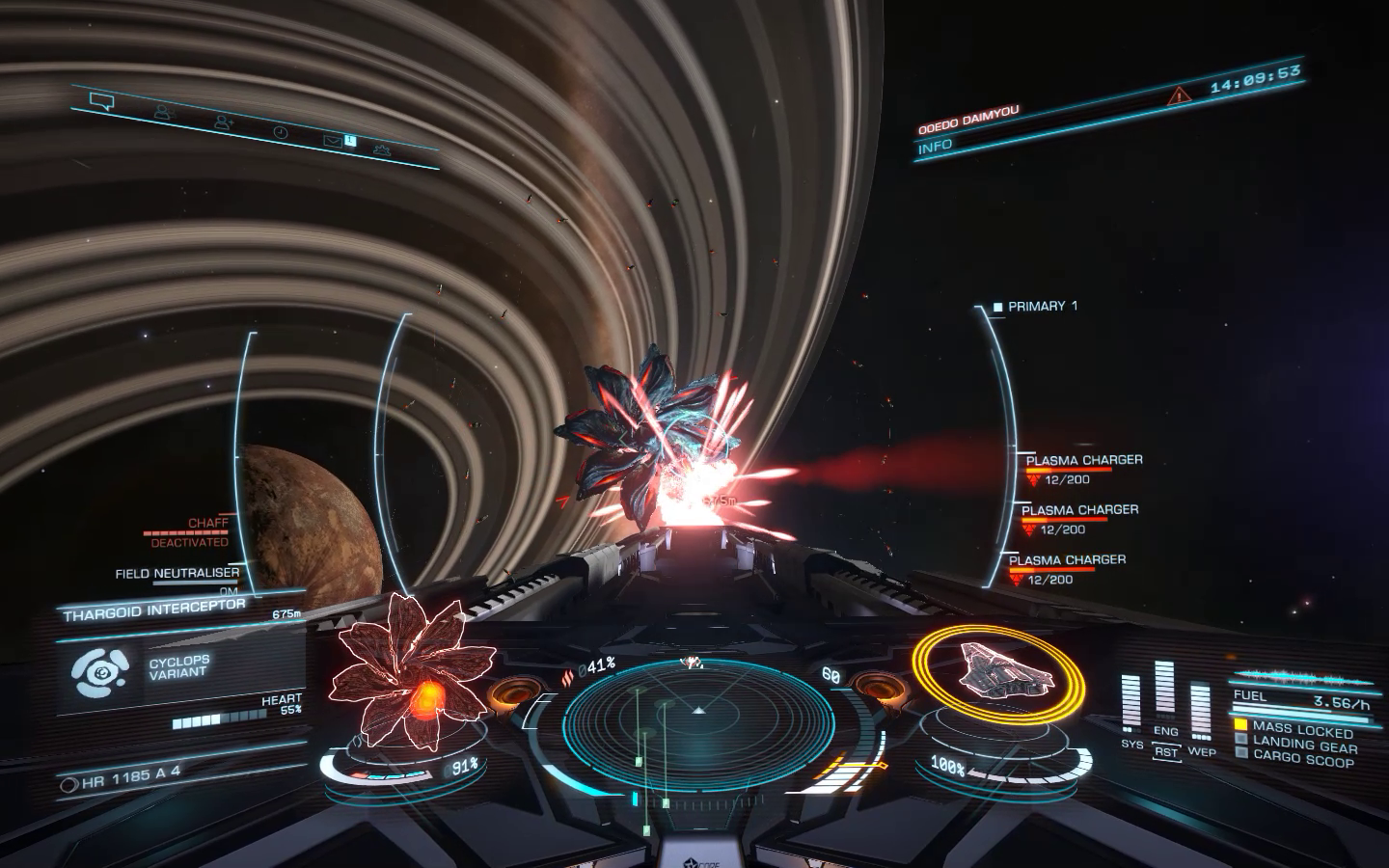Expand the first PLASMA CHARGER ammo entry
This screenshot has height=868, width=1389.
pyautogui.click(x=1082, y=460)
